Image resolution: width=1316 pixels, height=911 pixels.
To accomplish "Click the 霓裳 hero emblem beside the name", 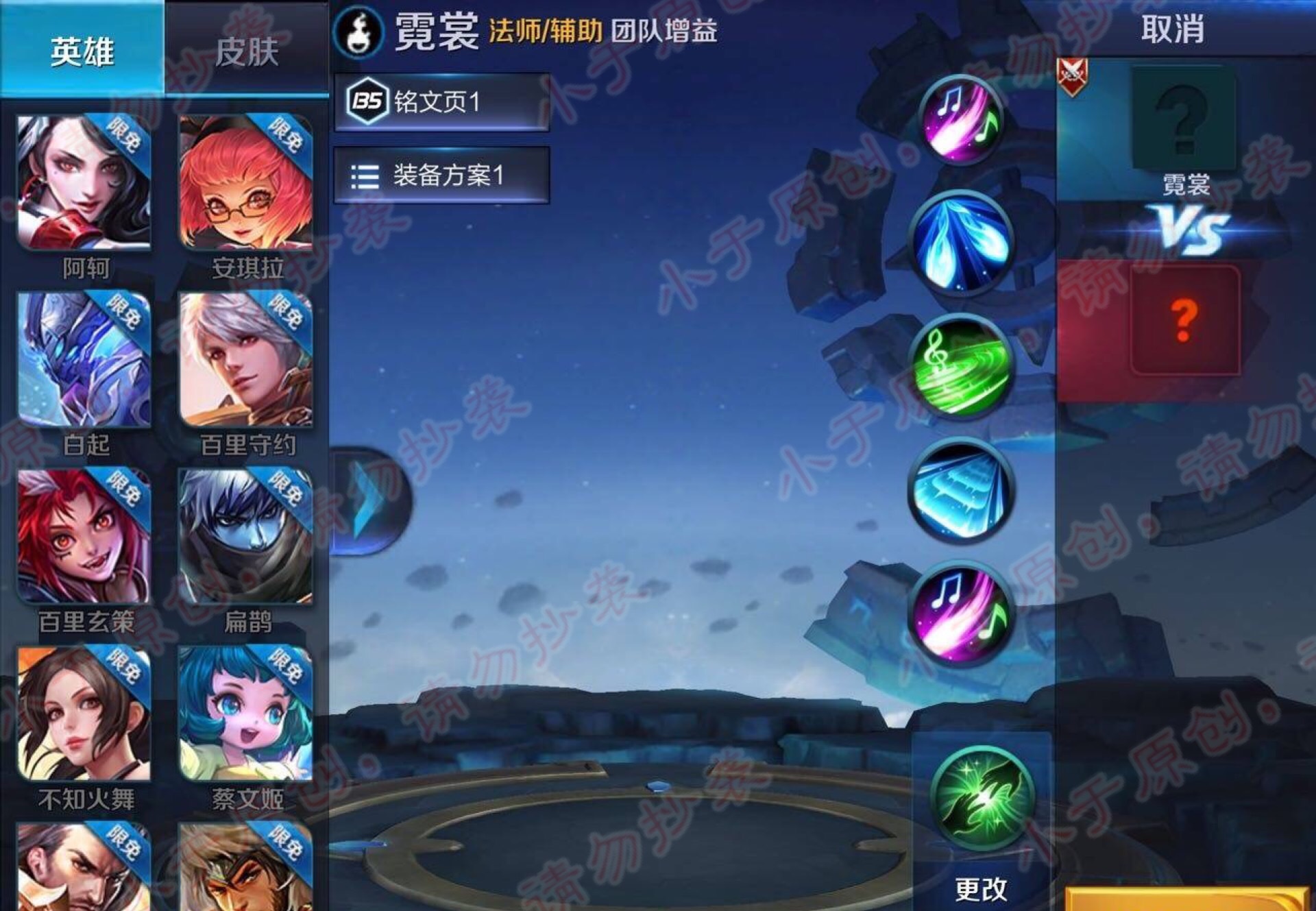I will (358, 32).
